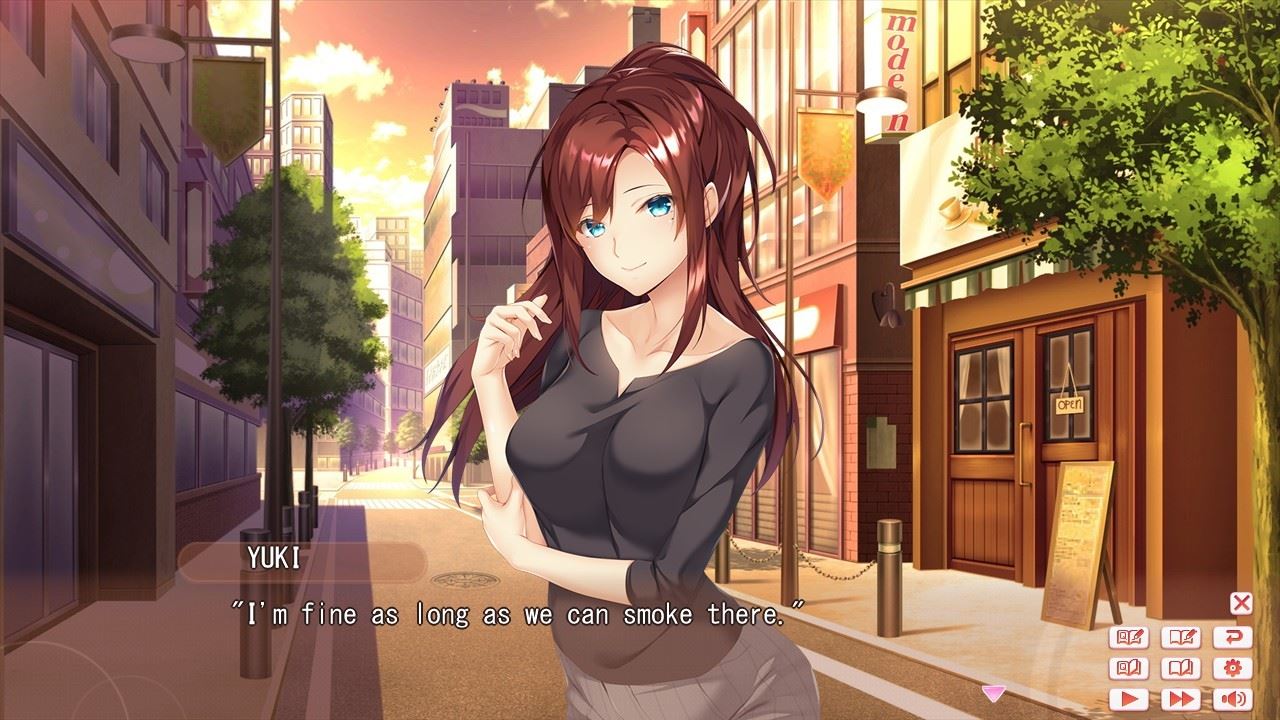Quick save using the Q book-and-pen icon
Screen dimensions: 1280x720
click(1129, 637)
